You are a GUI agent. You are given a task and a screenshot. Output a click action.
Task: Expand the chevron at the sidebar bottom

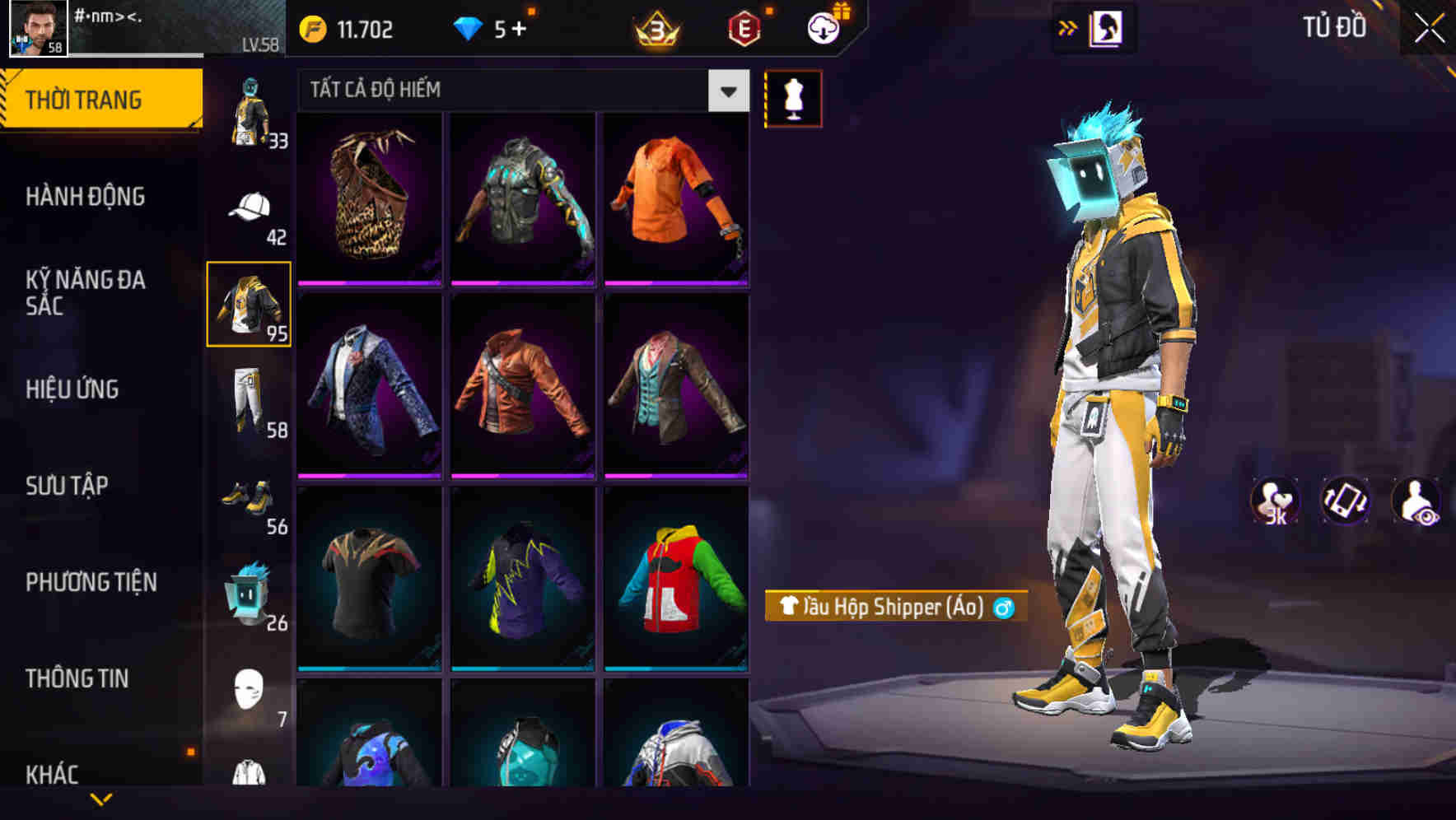101,800
